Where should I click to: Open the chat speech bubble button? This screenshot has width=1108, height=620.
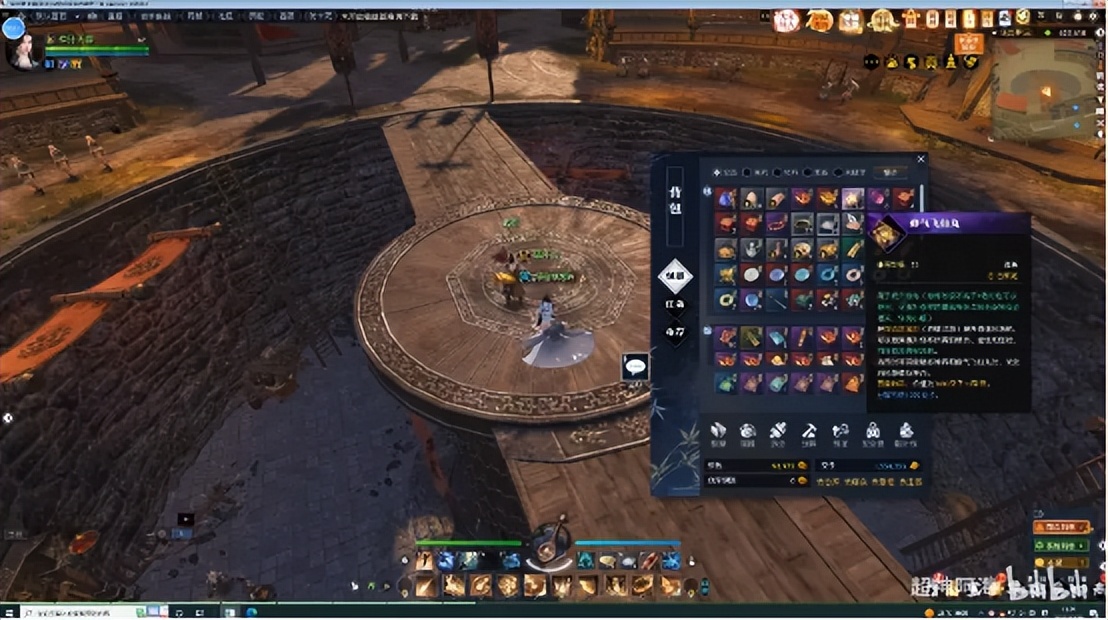tap(635, 366)
